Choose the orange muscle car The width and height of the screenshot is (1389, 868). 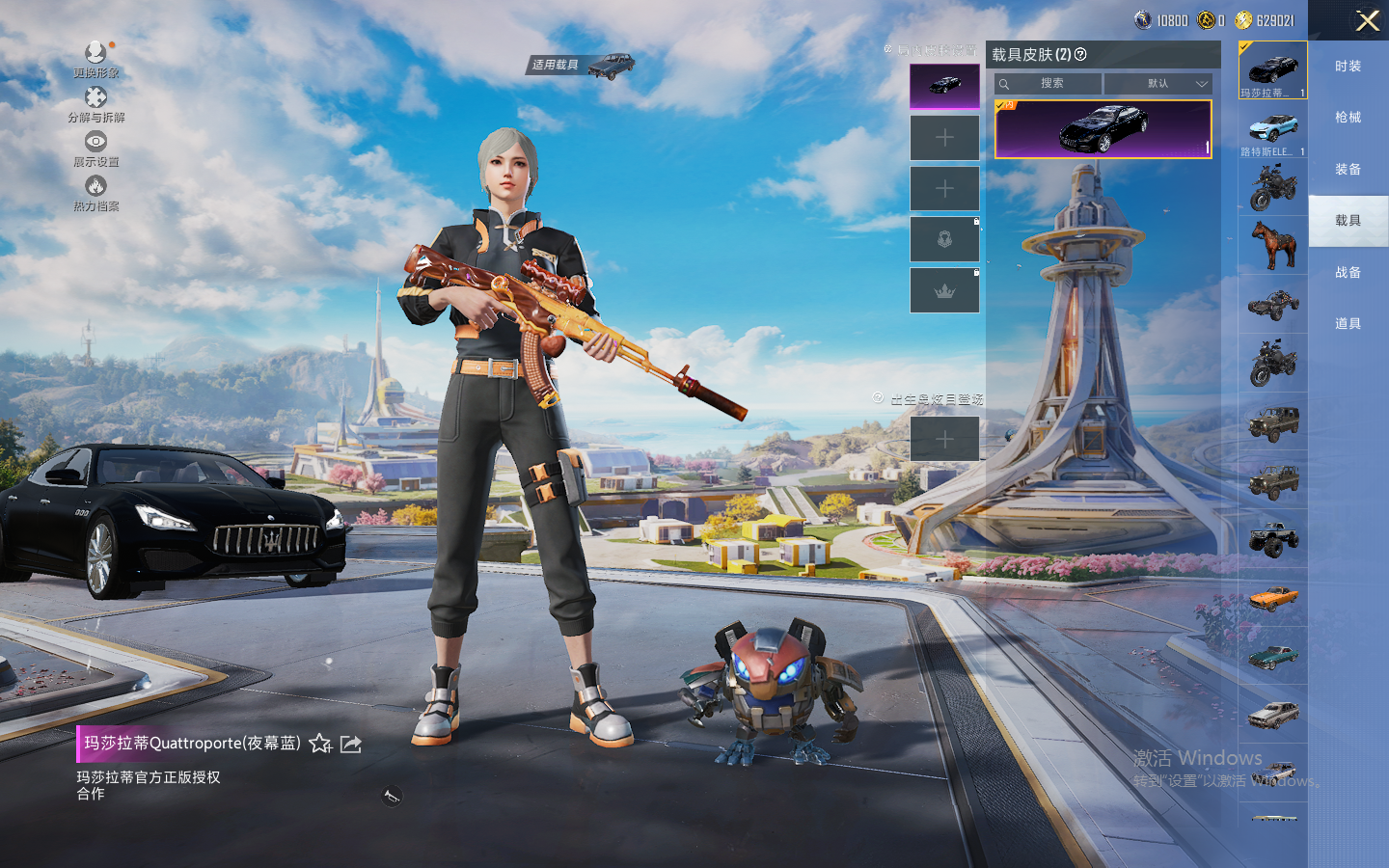click(x=1273, y=599)
